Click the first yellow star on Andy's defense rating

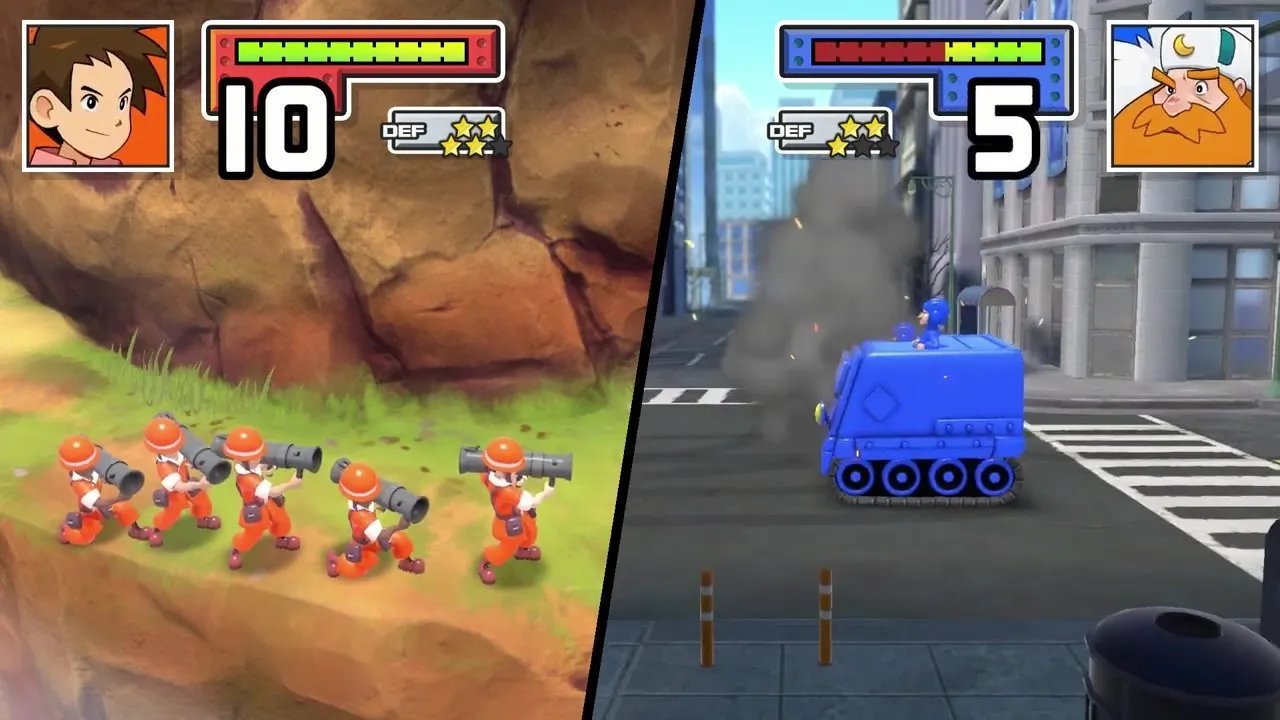452,147
